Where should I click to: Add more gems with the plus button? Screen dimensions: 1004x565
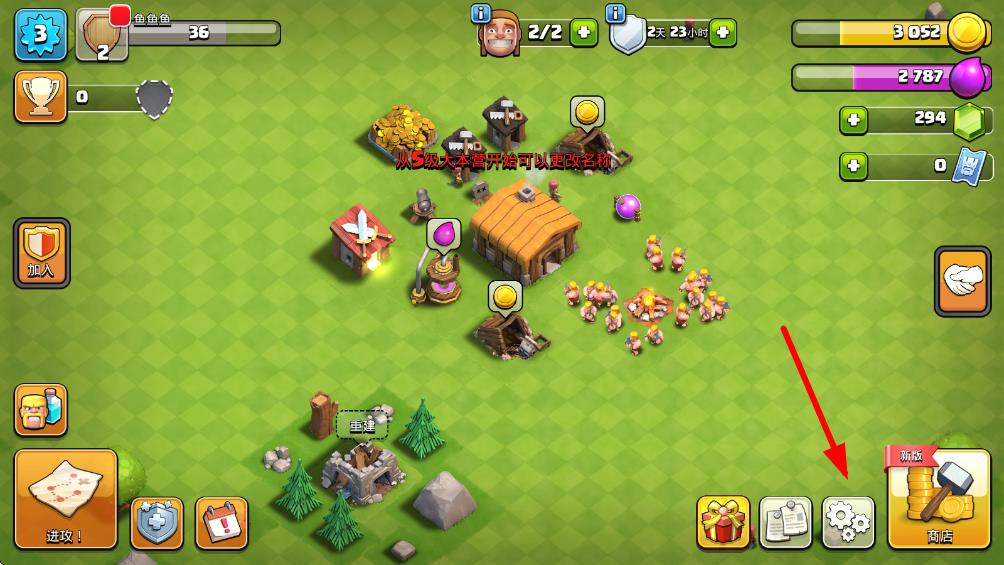[x=854, y=120]
